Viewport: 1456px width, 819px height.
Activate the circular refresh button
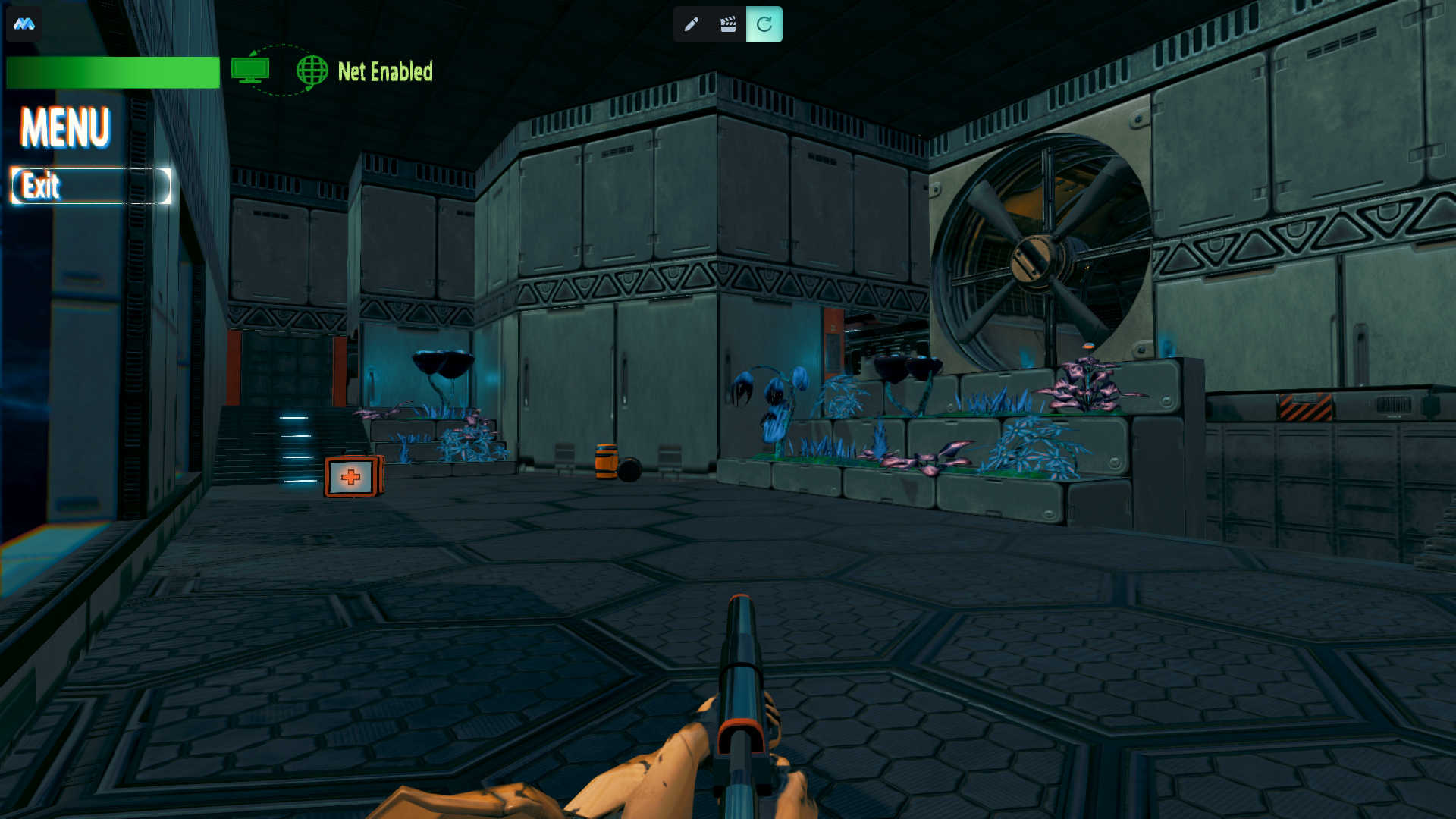point(764,24)
